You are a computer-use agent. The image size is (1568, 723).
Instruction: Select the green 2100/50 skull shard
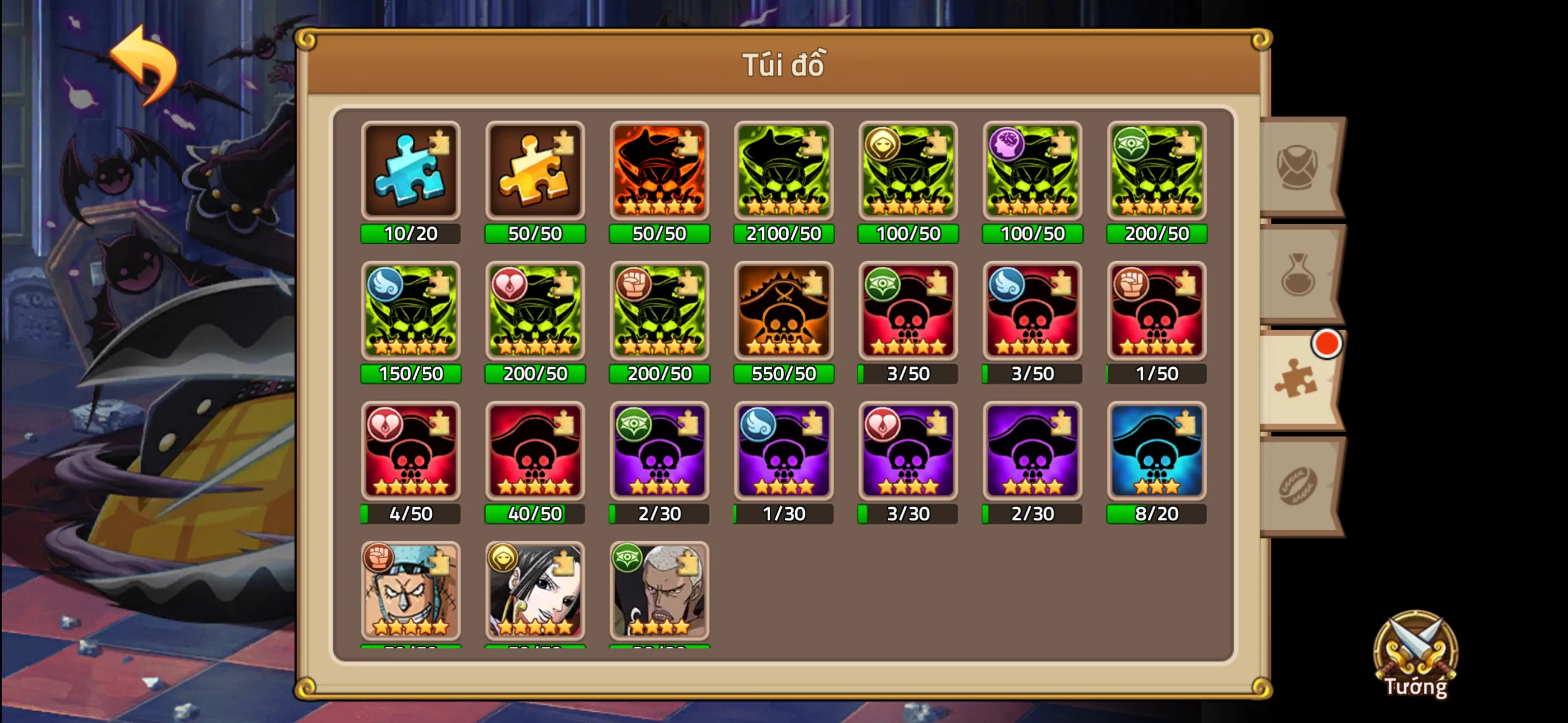783,172
